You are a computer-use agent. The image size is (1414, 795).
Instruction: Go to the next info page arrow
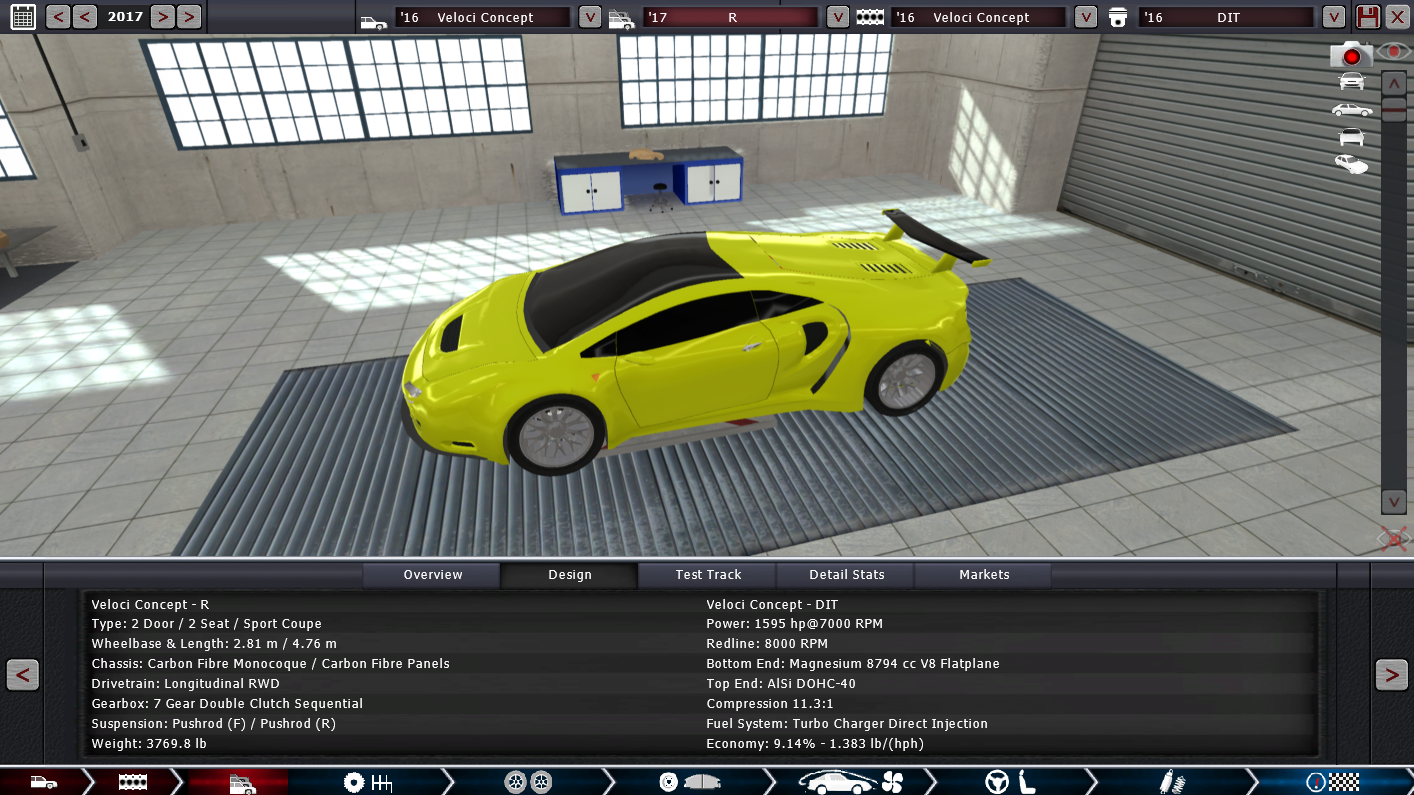pos(1391,675)
